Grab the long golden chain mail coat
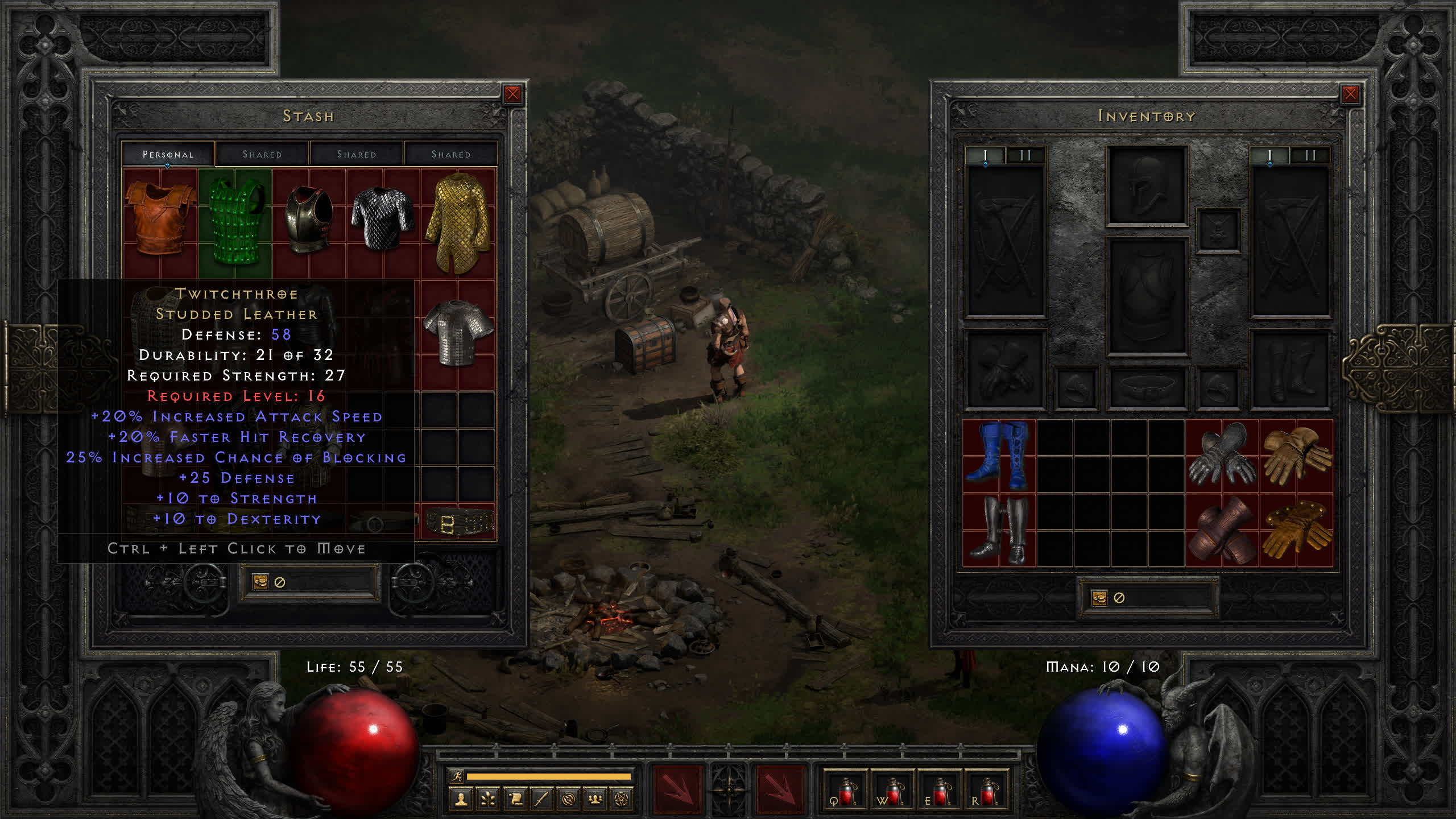Image resolution: width=1456 pixels, height=819 pixels. tap(457, 222)
